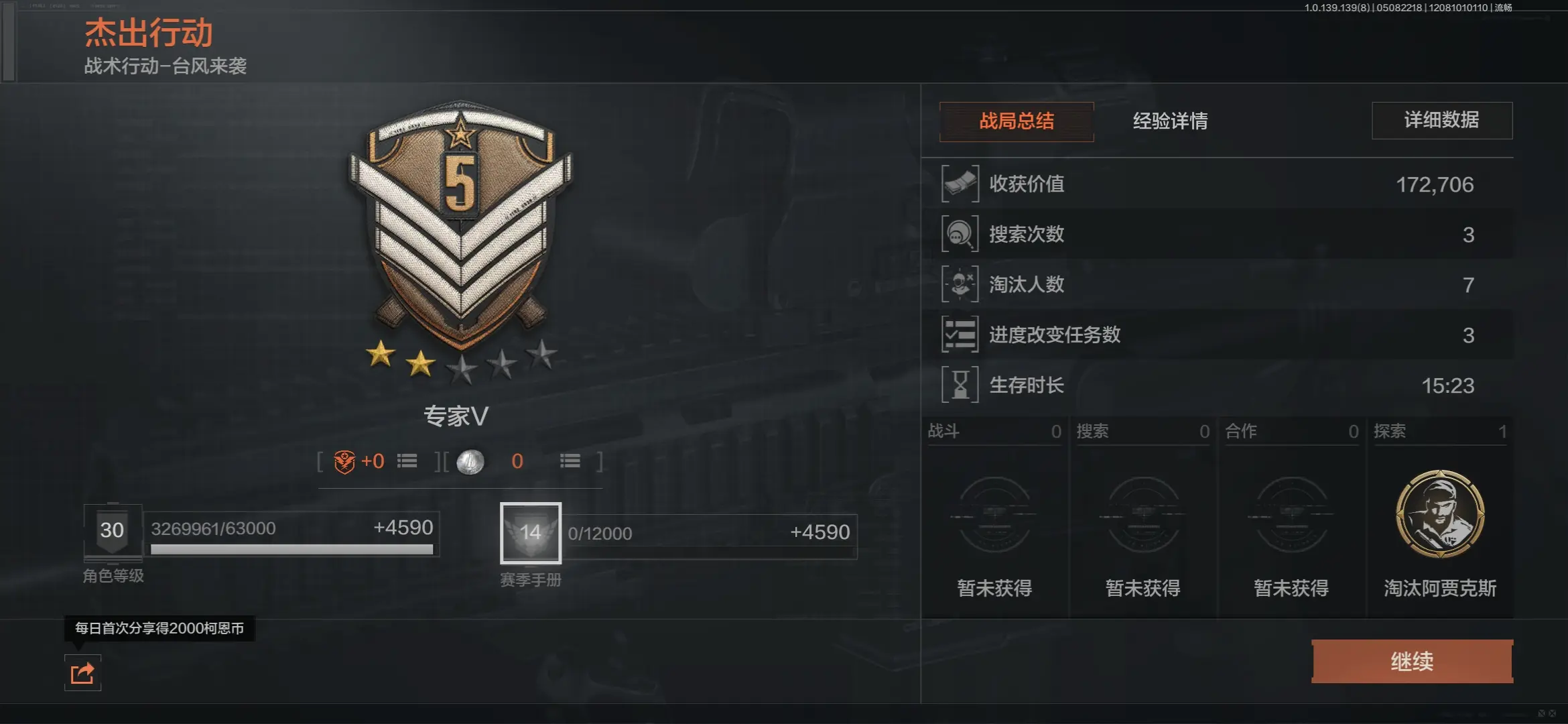Expand the 探索 category showing 1

1440,432
